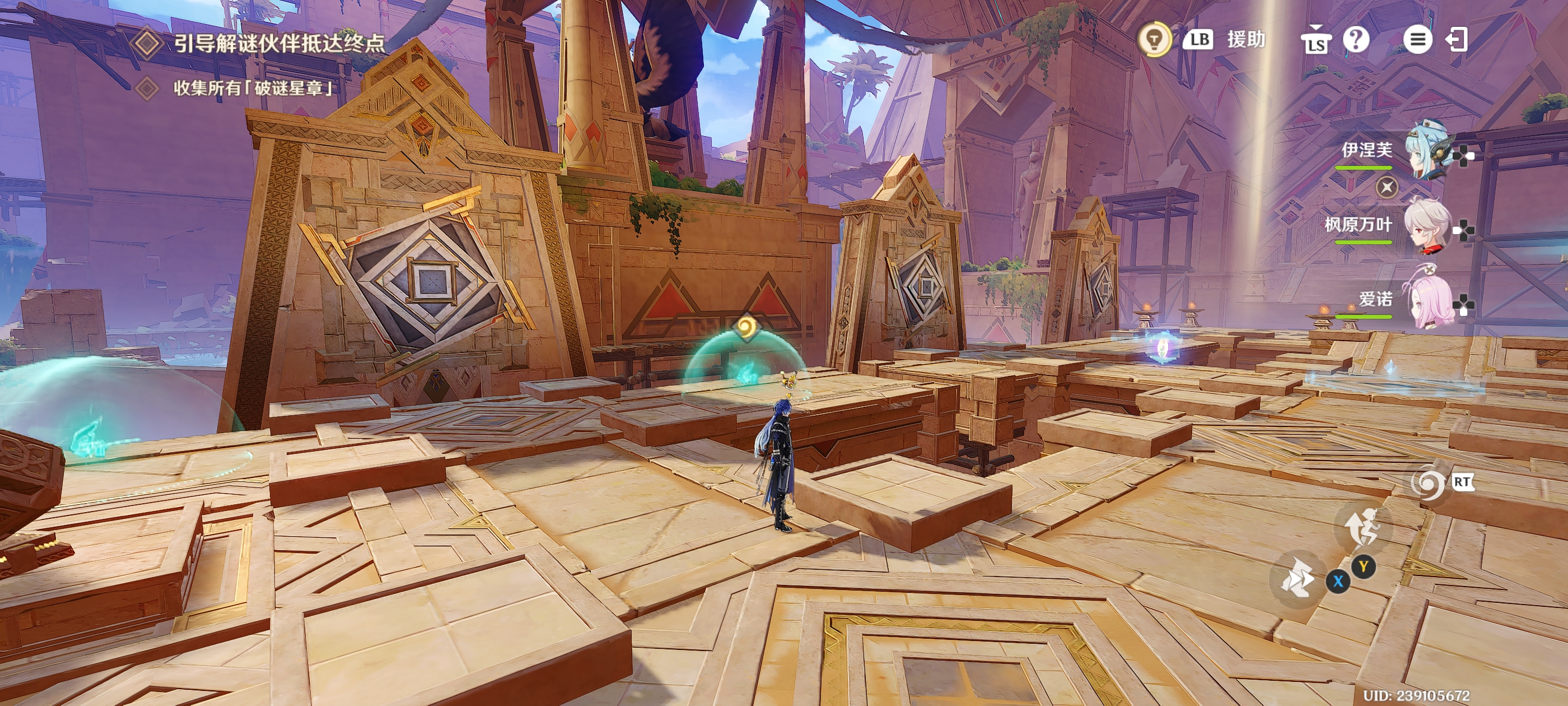Click the lightbulb 援助 hint icon
Screen dimensions: 1568x706
pyautogui.click(x=1154, y=40)
